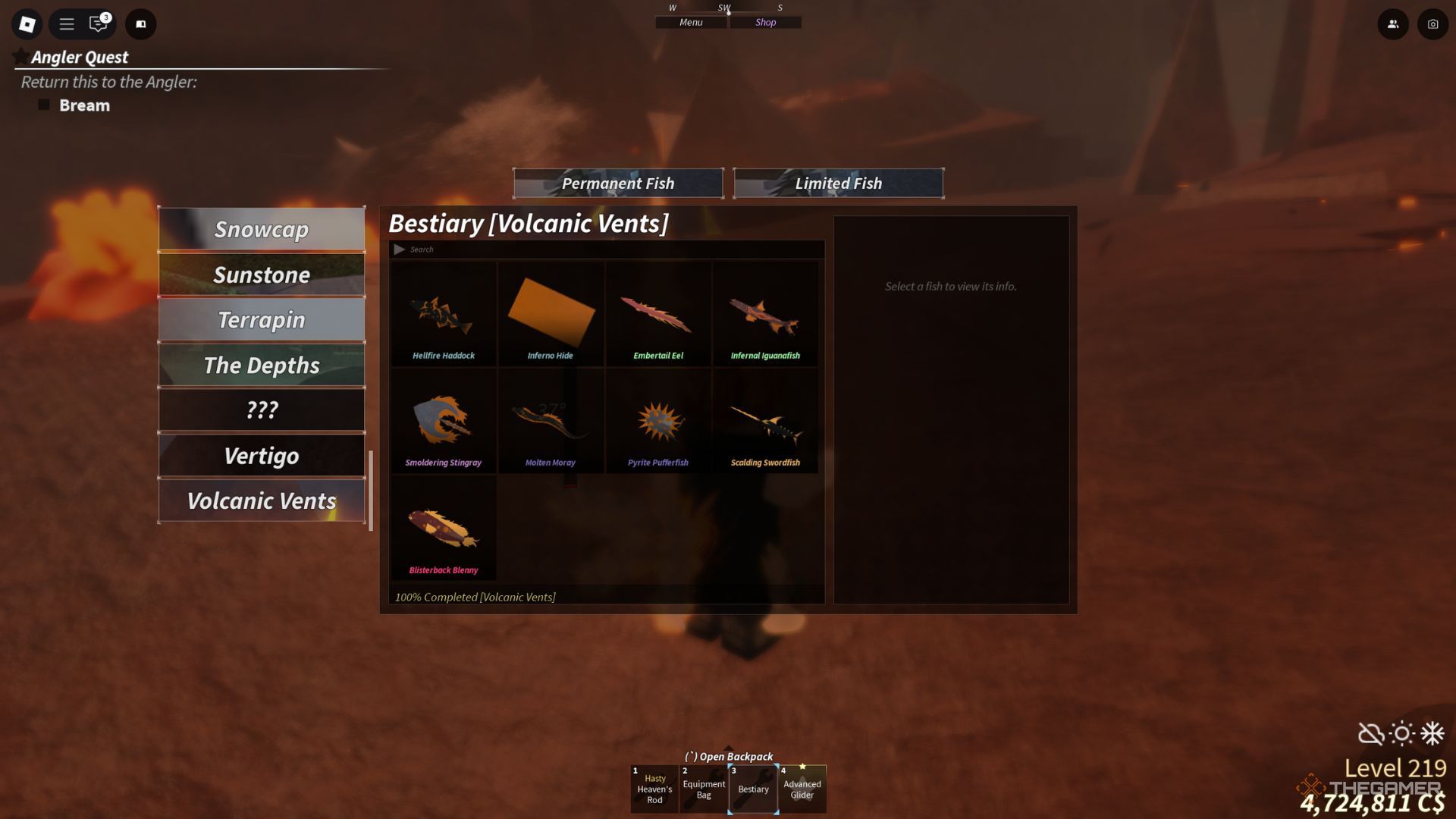
Task: Switch to the Limited Fish tab
Action: point(839,183)
